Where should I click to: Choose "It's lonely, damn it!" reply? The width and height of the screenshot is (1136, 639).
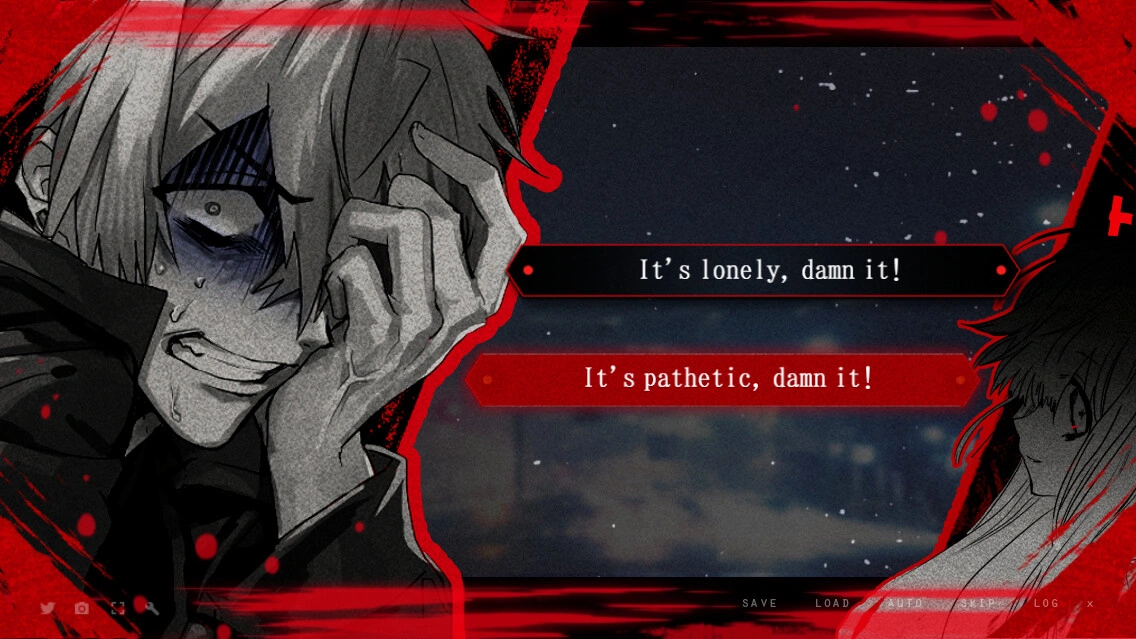(x=768, y=270)
